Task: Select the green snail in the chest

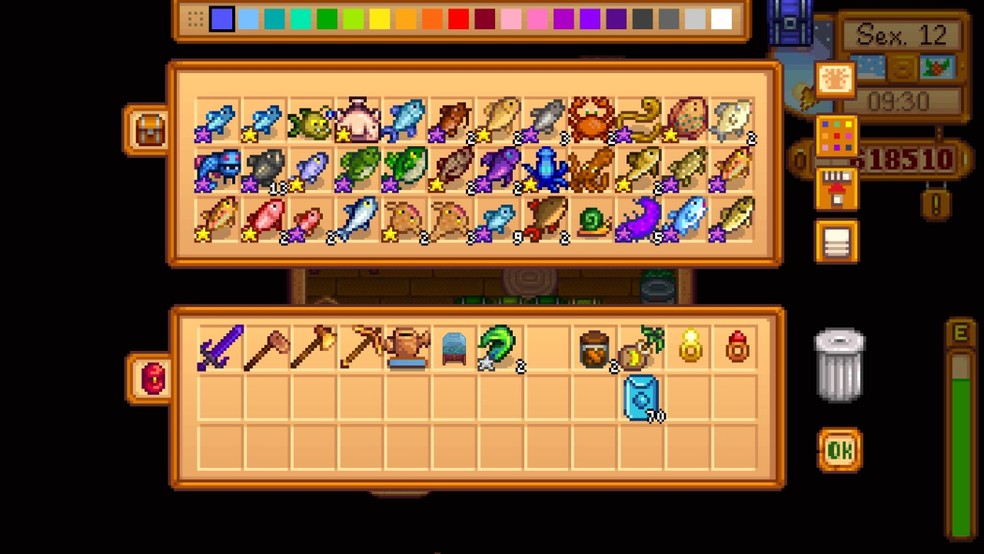Action: (x=594, y=219)
